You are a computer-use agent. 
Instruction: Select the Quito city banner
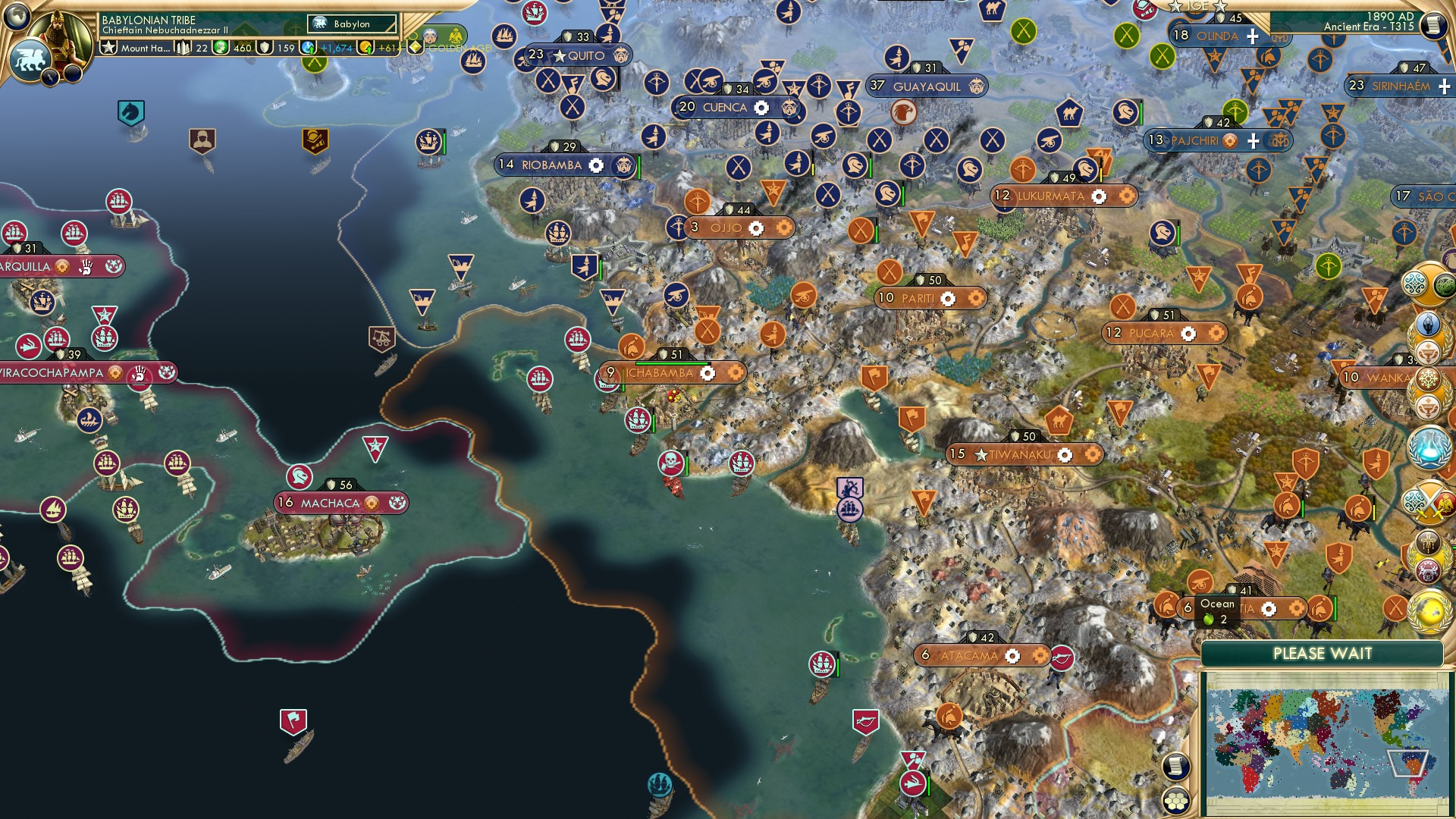(580, 56)
